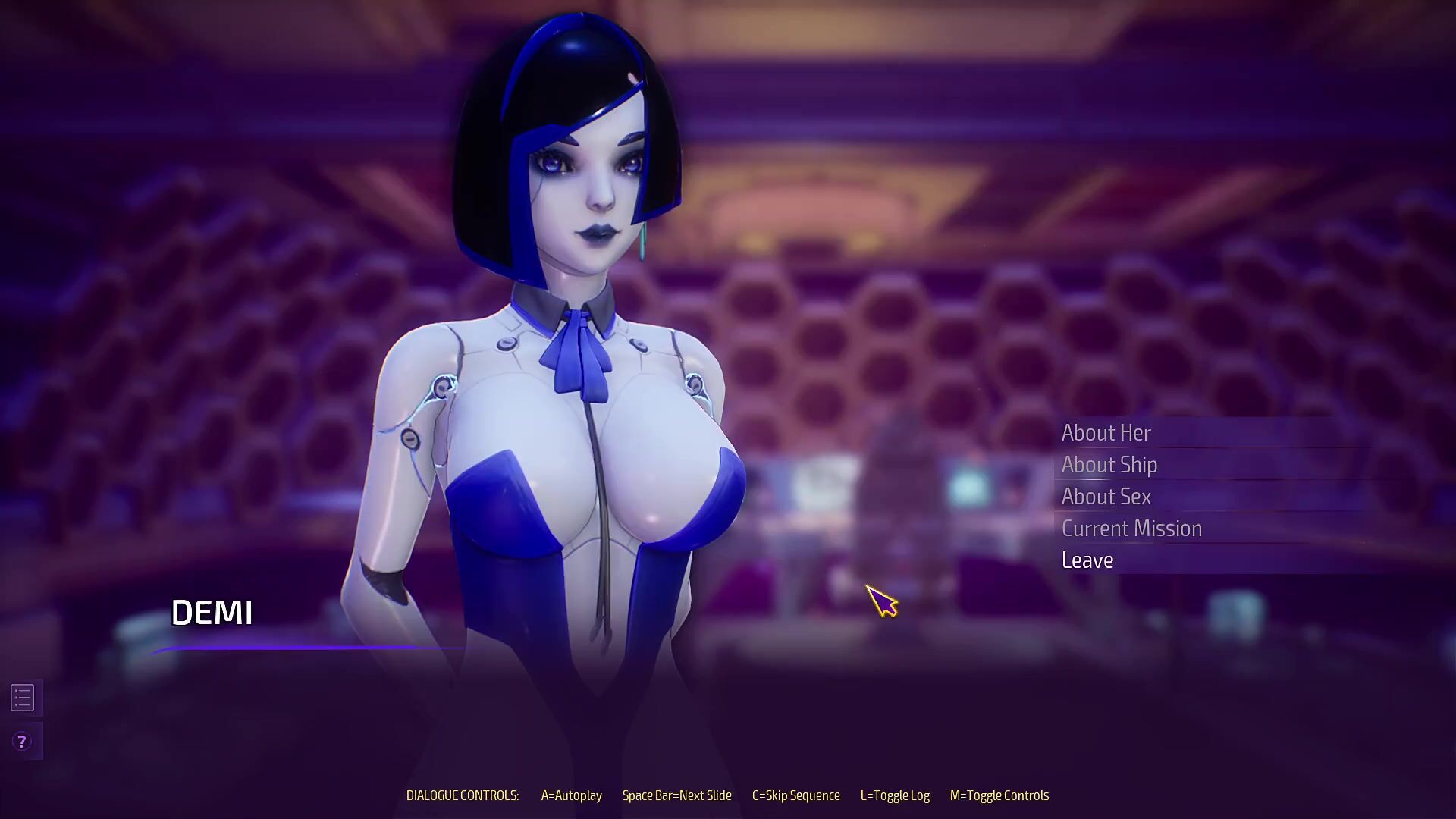This screenshot has height=819, width=1456.
Task: Leave the conversation with Demi
Action: [x=1087, y=560]
